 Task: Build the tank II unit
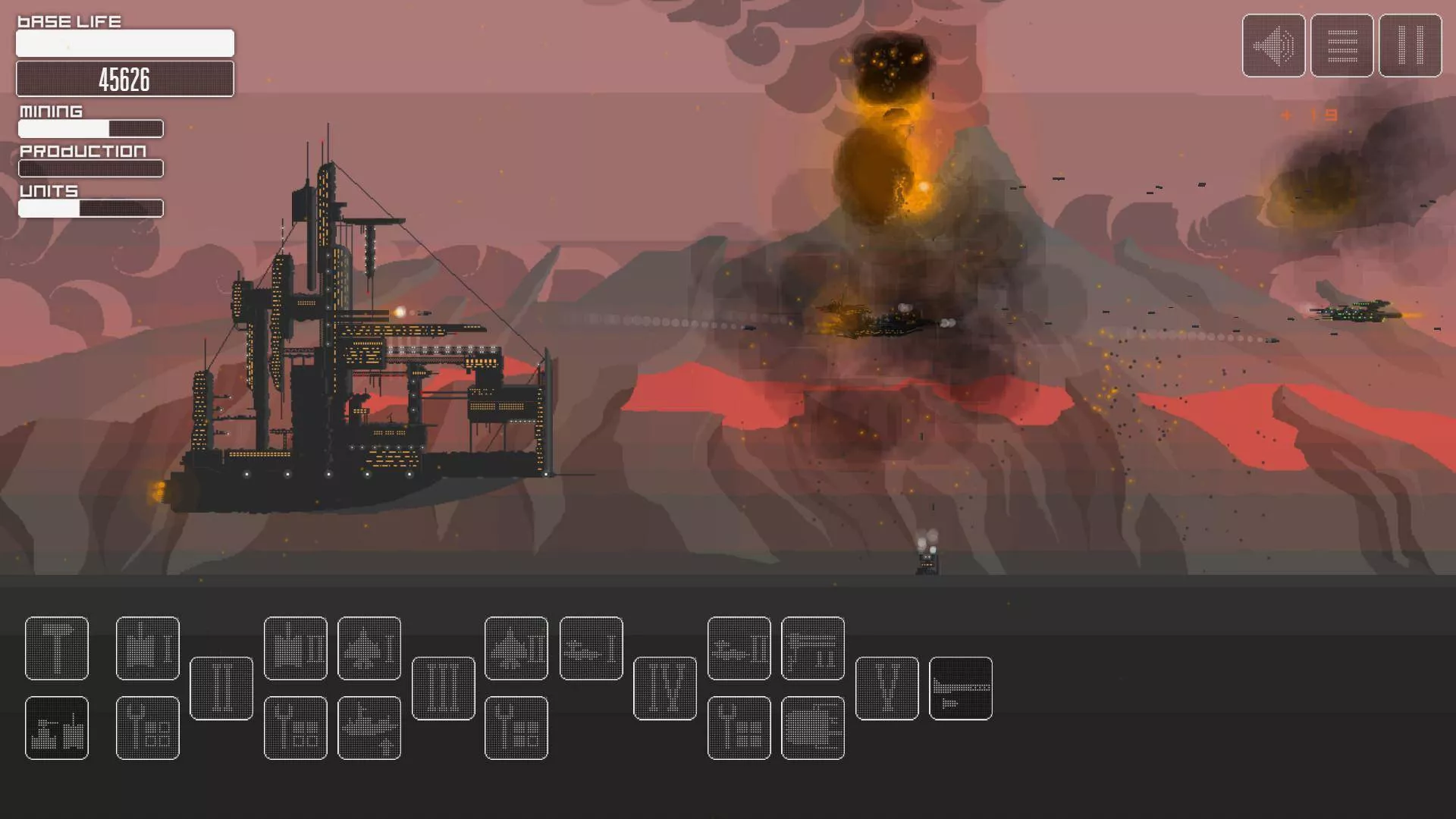point(296,648)
